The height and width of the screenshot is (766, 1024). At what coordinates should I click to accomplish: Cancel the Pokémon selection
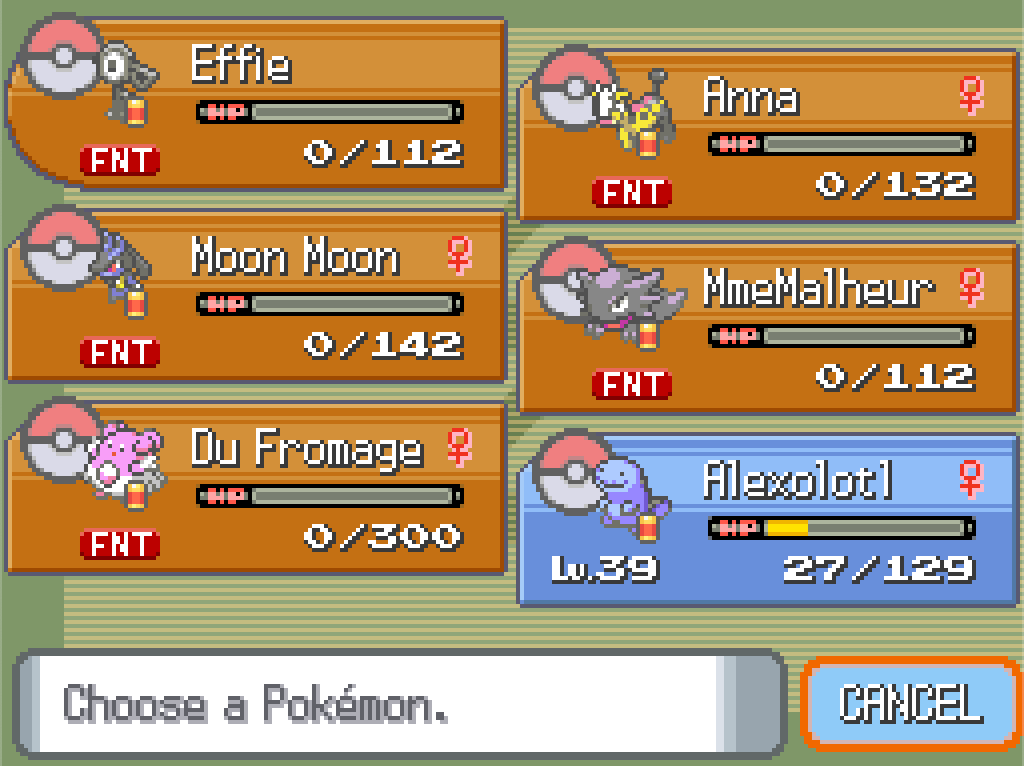pyautogui.click(x=910, y=703)
